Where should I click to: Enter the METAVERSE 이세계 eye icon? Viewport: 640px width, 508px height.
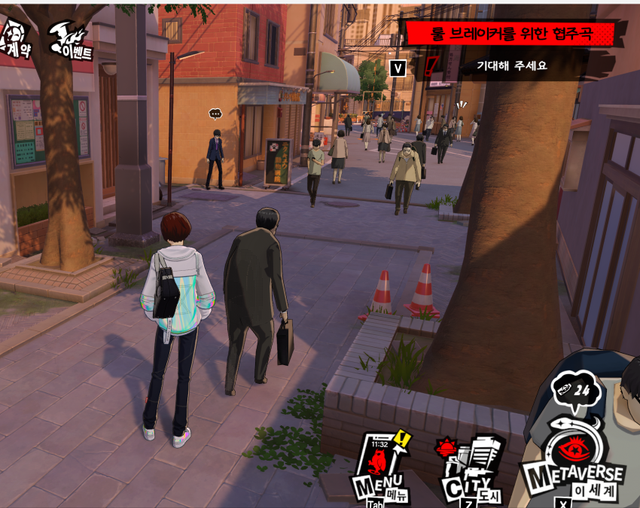(x=576, y=456)
